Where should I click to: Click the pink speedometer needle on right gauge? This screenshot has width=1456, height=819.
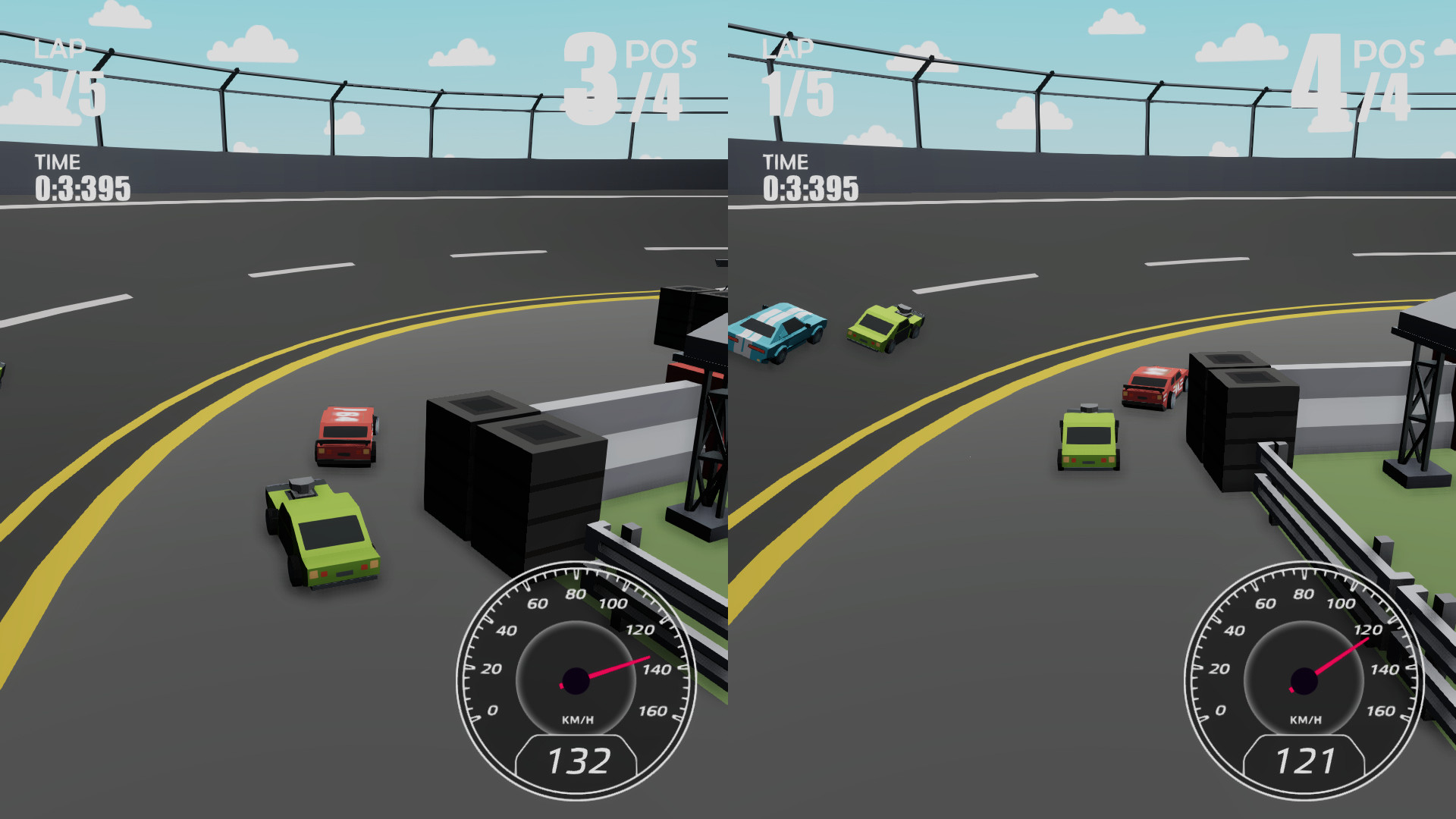[1342, 656]
